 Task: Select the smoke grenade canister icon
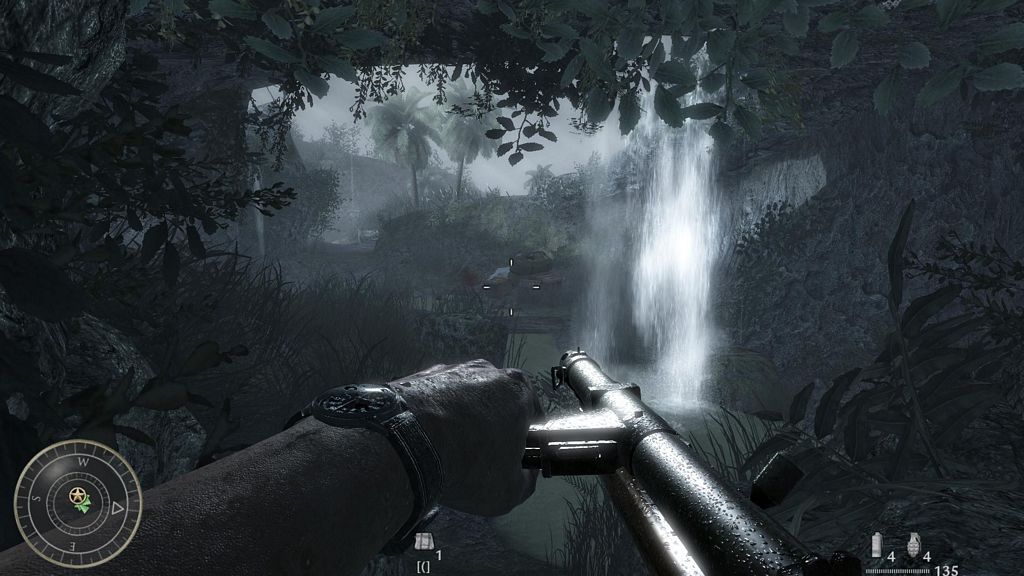(x=879, y=544)
